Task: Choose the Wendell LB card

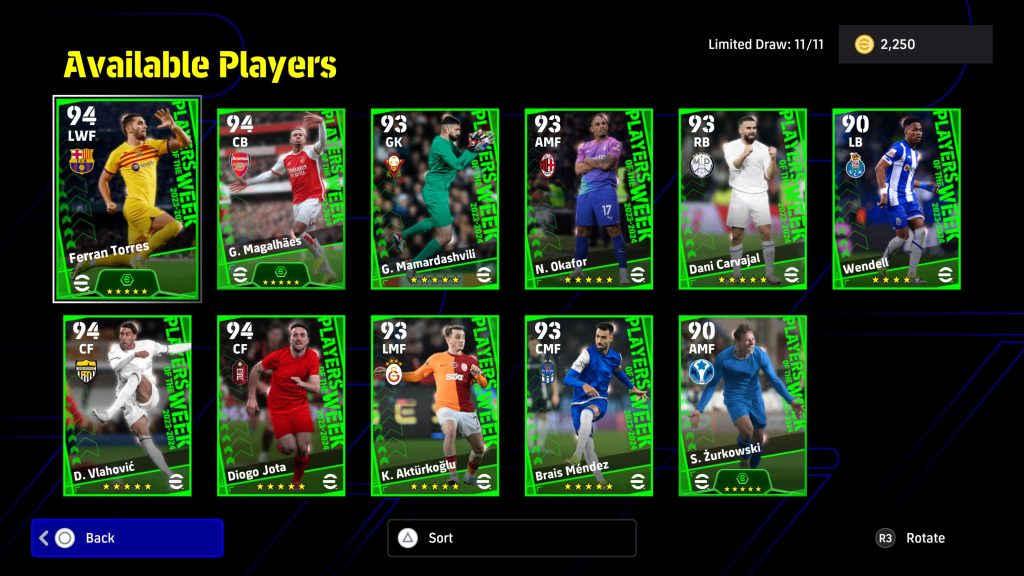Action: (897, 198)
